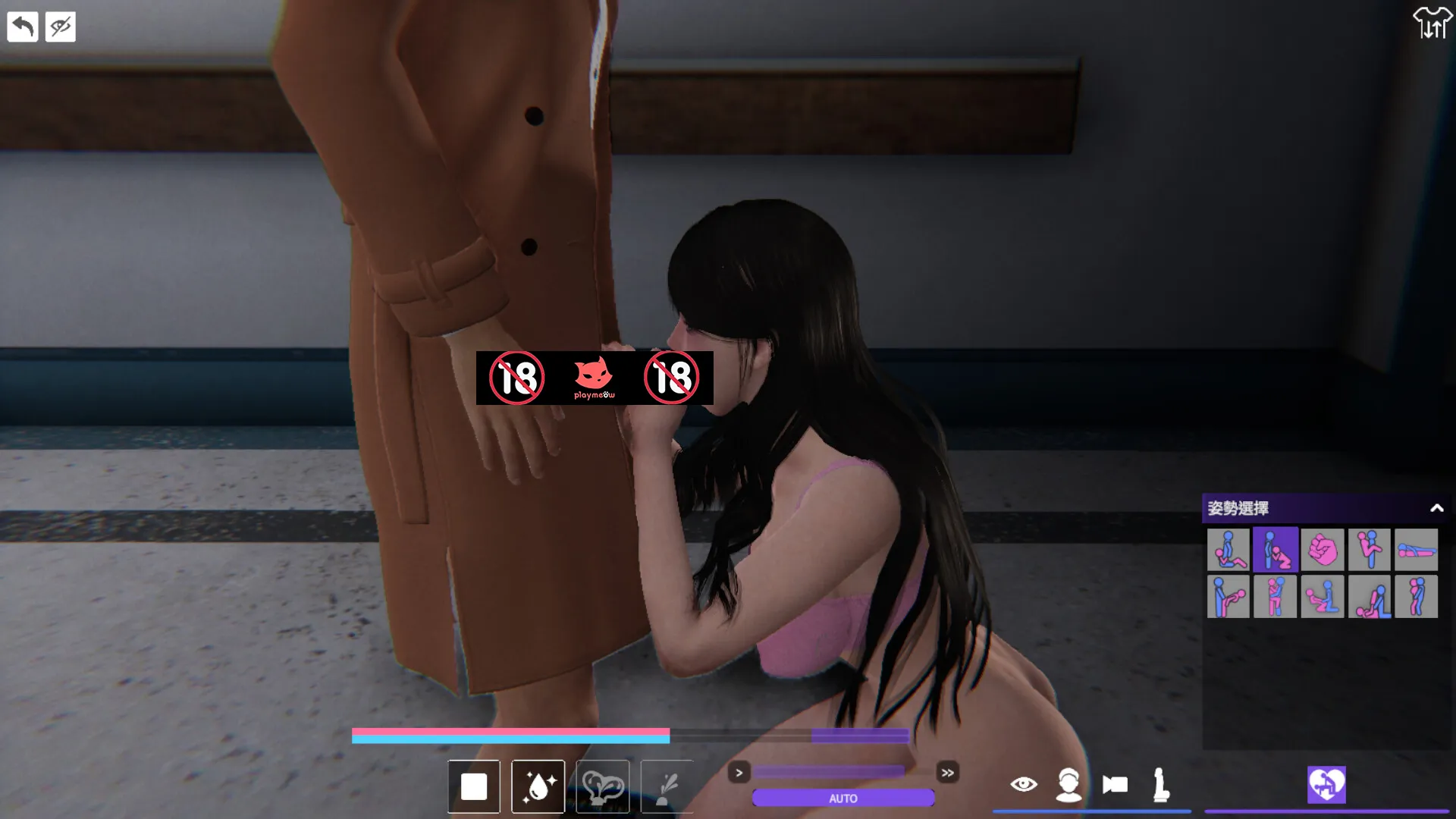Adjust the purple speed slider
This screenshot has height=819, width=1456.
coord(830,771)
